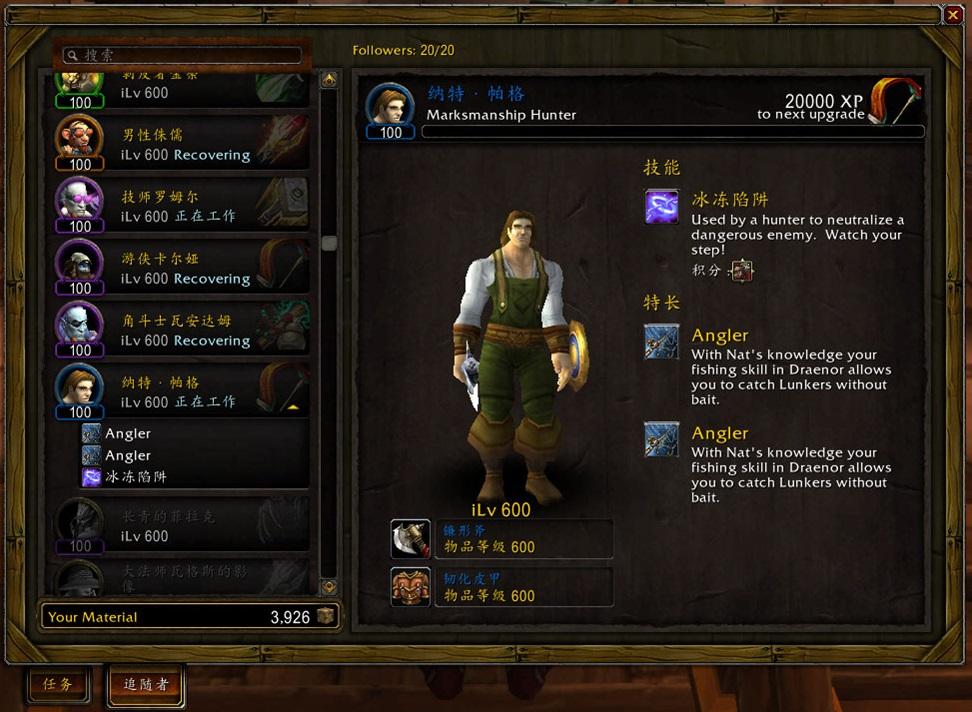Click the 冰冻陷阱 ability icon

[x=661, y=207]
